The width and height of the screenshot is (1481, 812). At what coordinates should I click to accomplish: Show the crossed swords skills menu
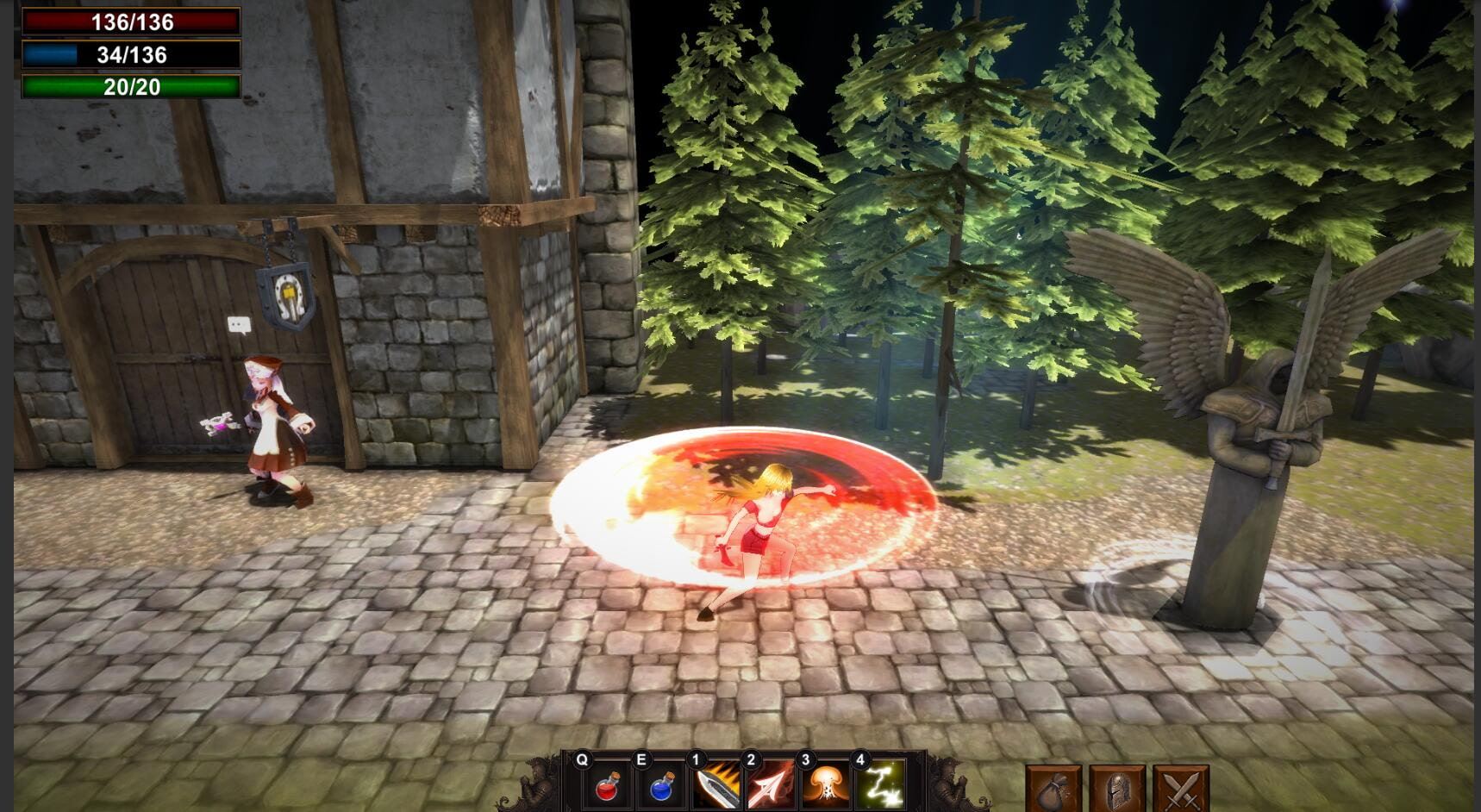[x=1180, y=789]
